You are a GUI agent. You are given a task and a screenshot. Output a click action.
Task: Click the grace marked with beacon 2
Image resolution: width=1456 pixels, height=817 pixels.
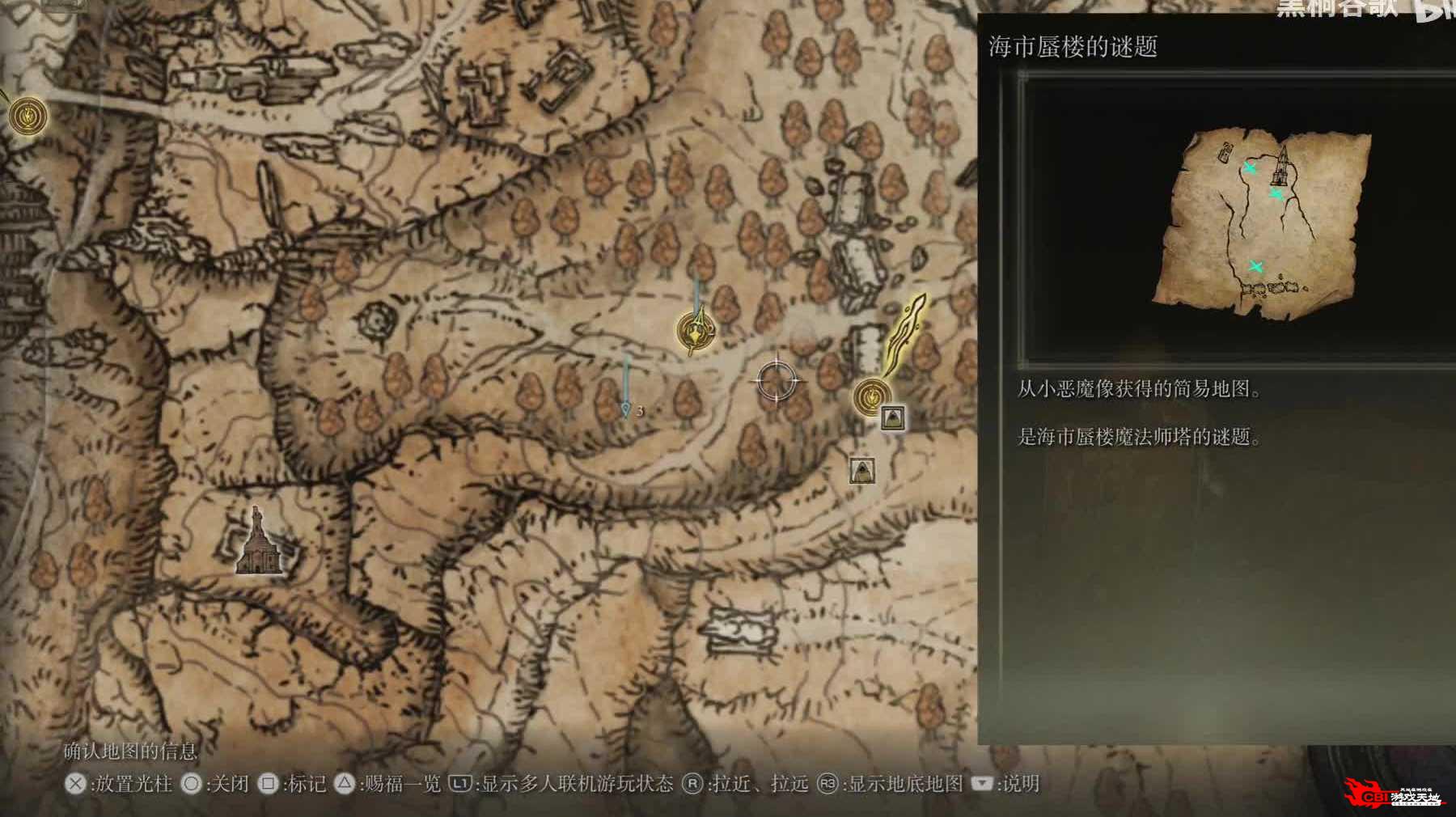point(695,331)
